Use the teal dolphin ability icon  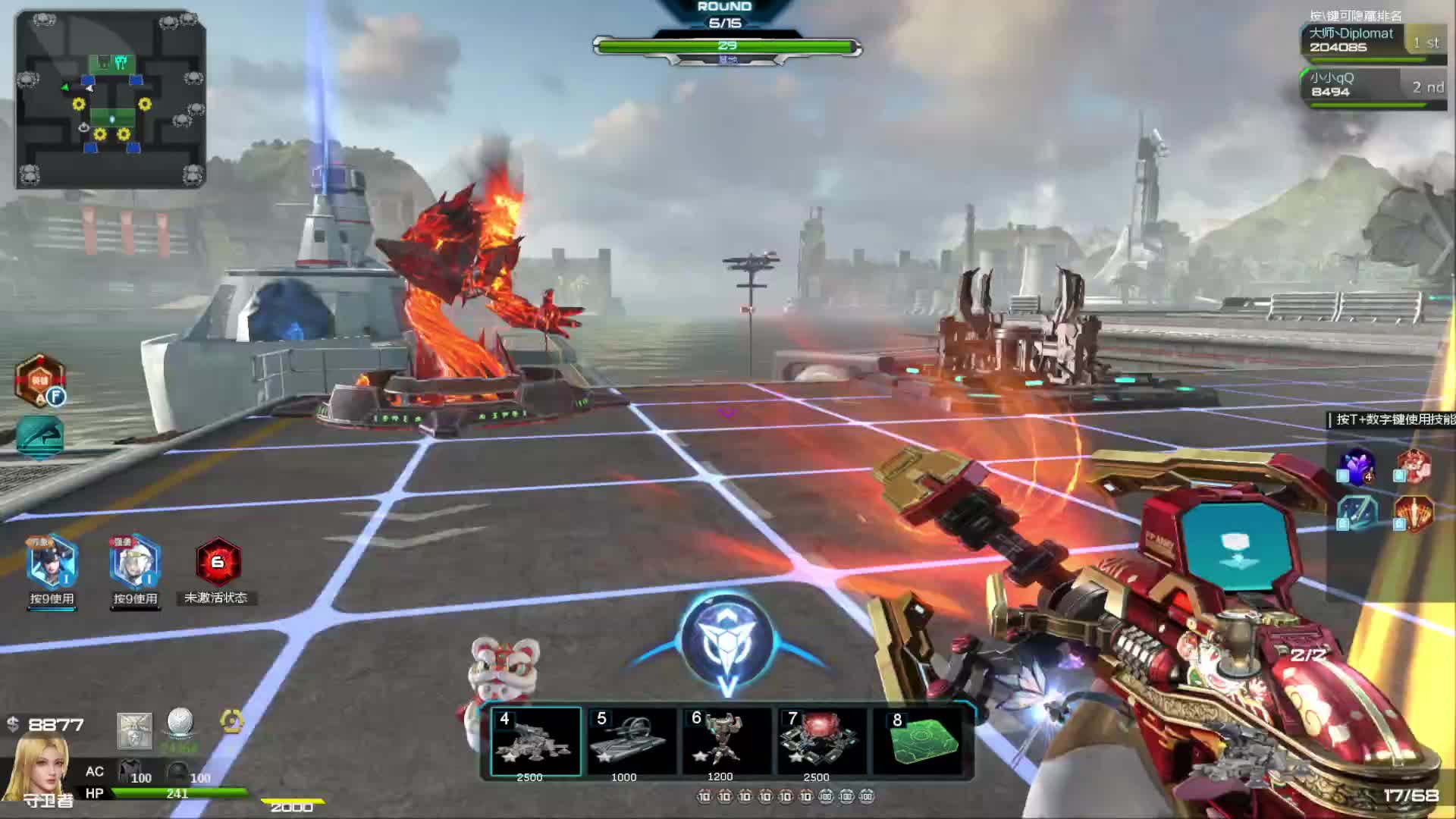point(39,436)
